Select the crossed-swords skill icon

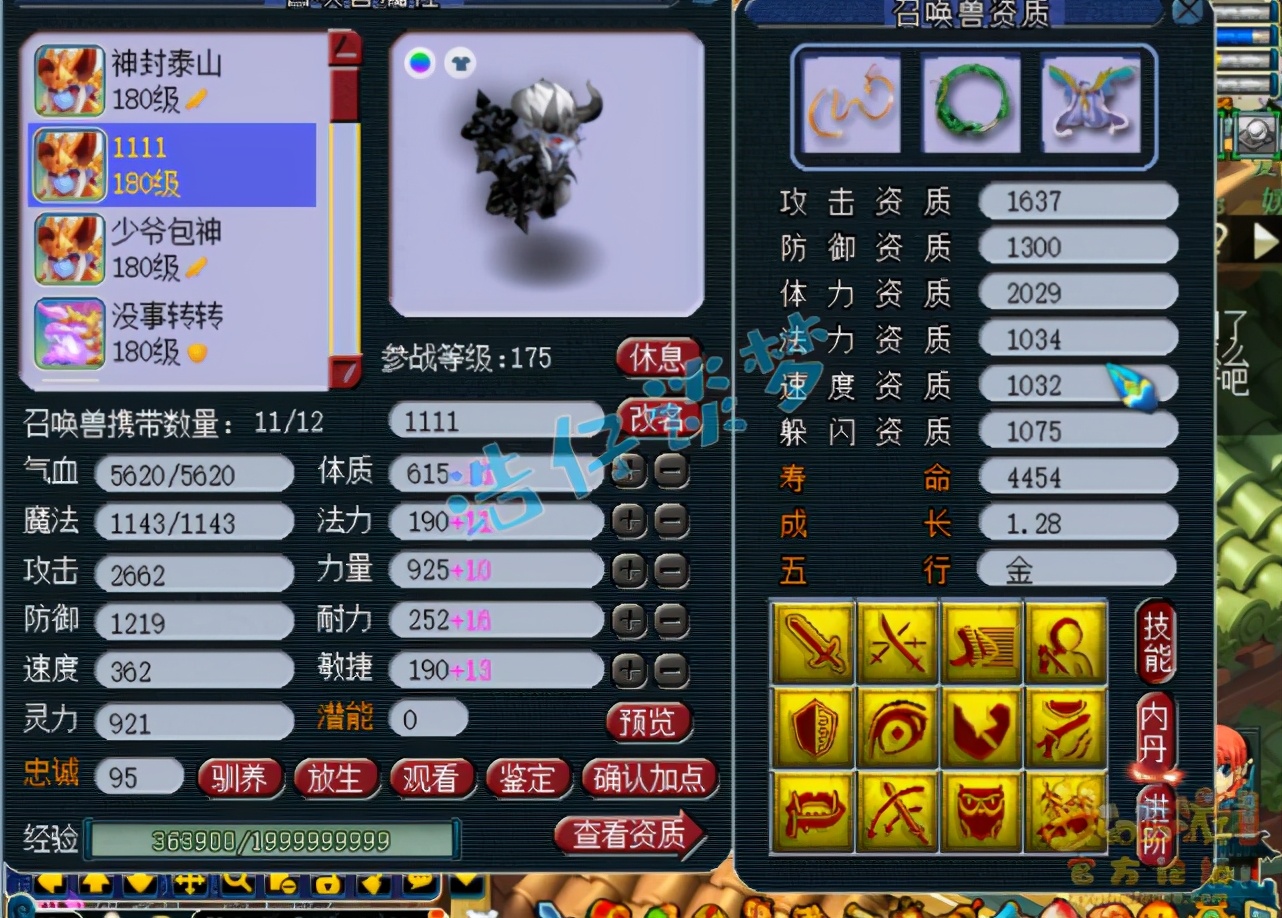[897, 640]
